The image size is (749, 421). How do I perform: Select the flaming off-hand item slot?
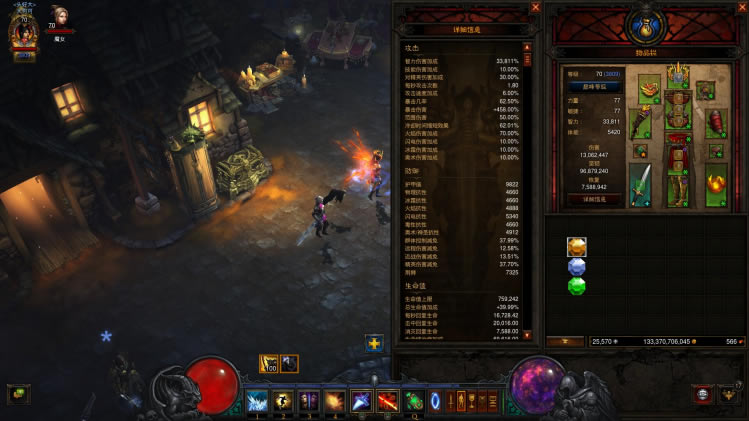coord(715,187)
